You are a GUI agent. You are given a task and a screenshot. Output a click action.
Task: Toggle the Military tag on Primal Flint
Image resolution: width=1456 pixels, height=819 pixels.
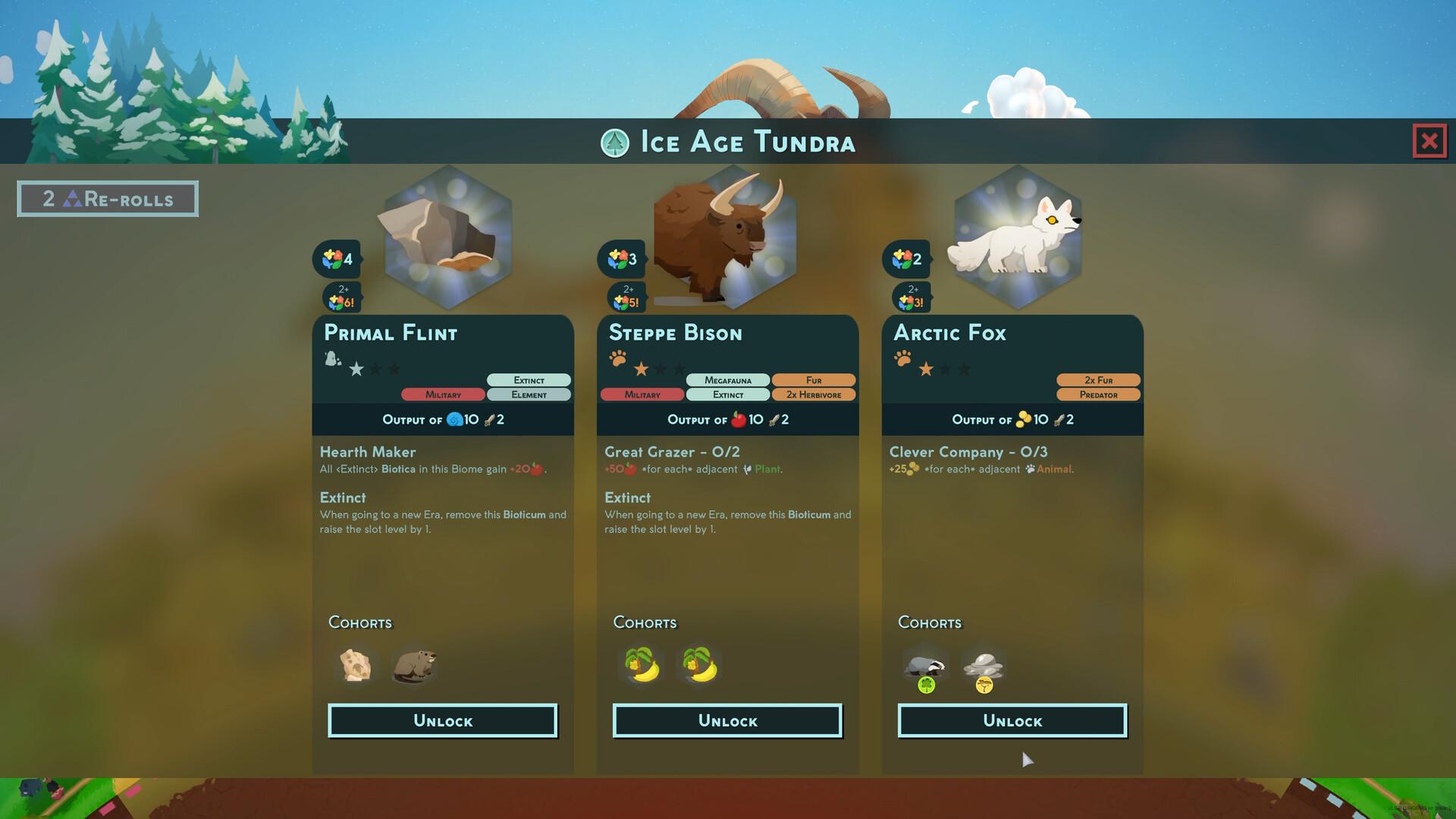(x=444, y=394)
